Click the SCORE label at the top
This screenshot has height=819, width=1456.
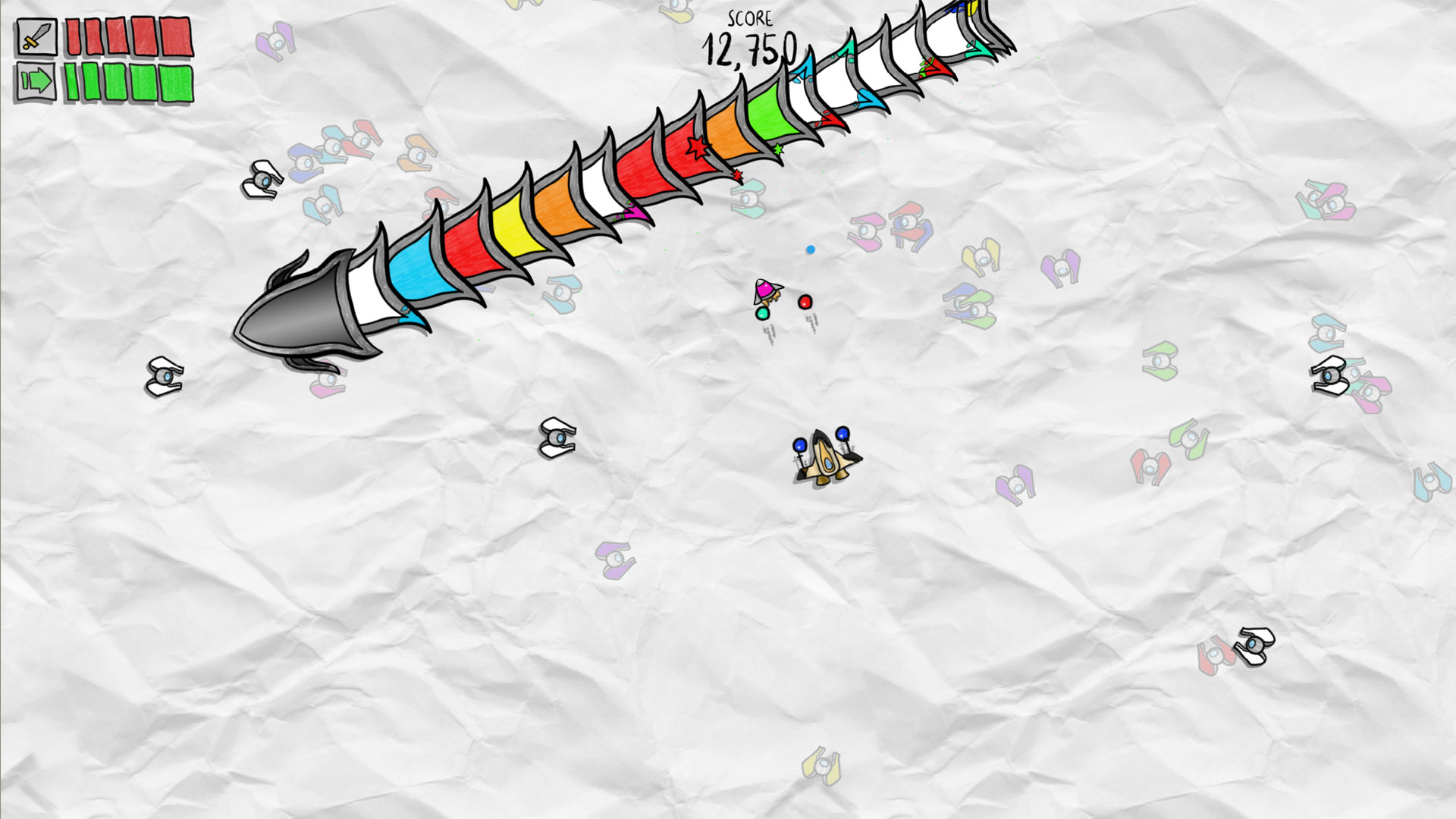(x=749, y=19)
